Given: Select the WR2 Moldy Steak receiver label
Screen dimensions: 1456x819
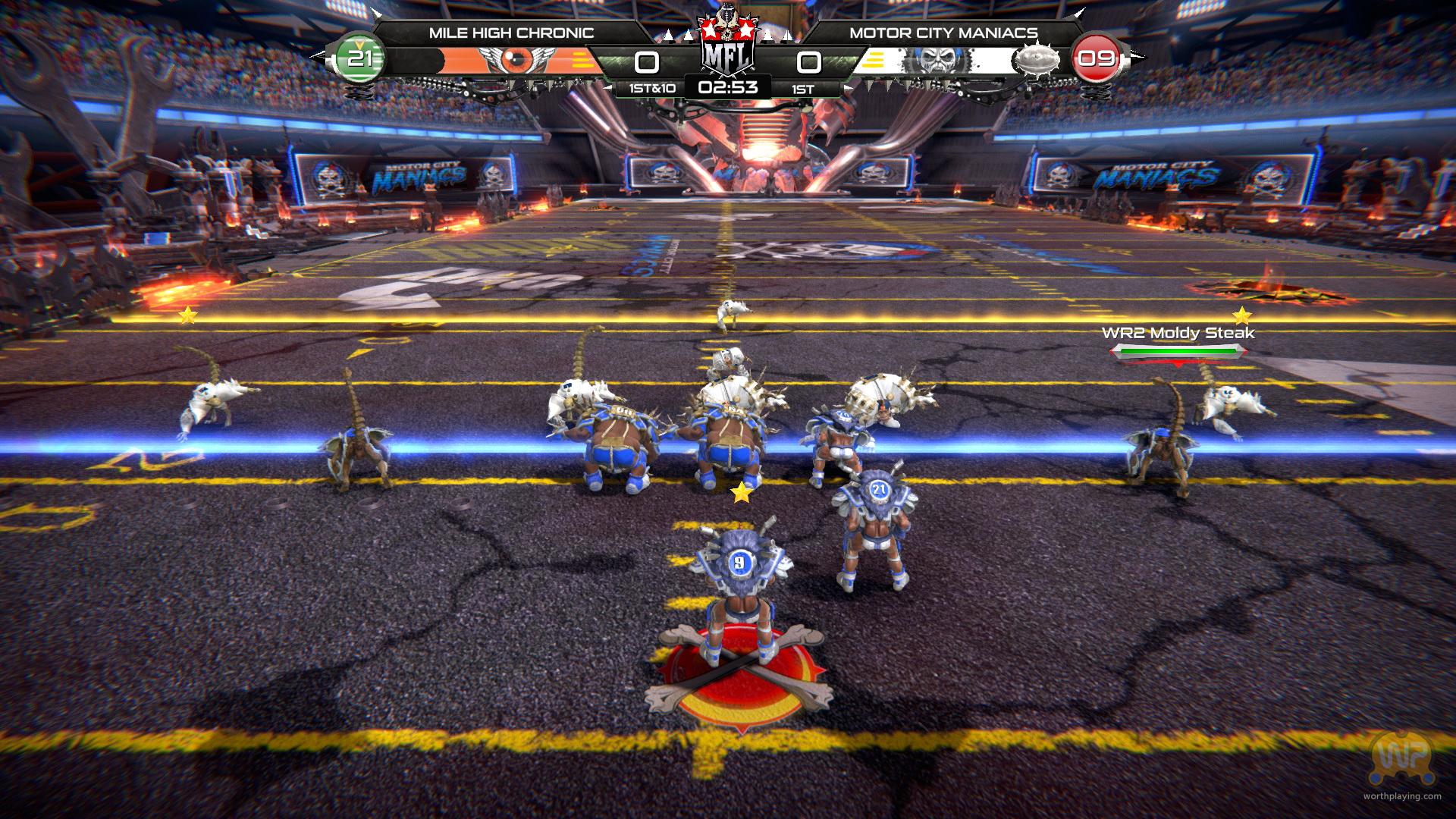Looking at the screenshot, I should (1178, 333).
